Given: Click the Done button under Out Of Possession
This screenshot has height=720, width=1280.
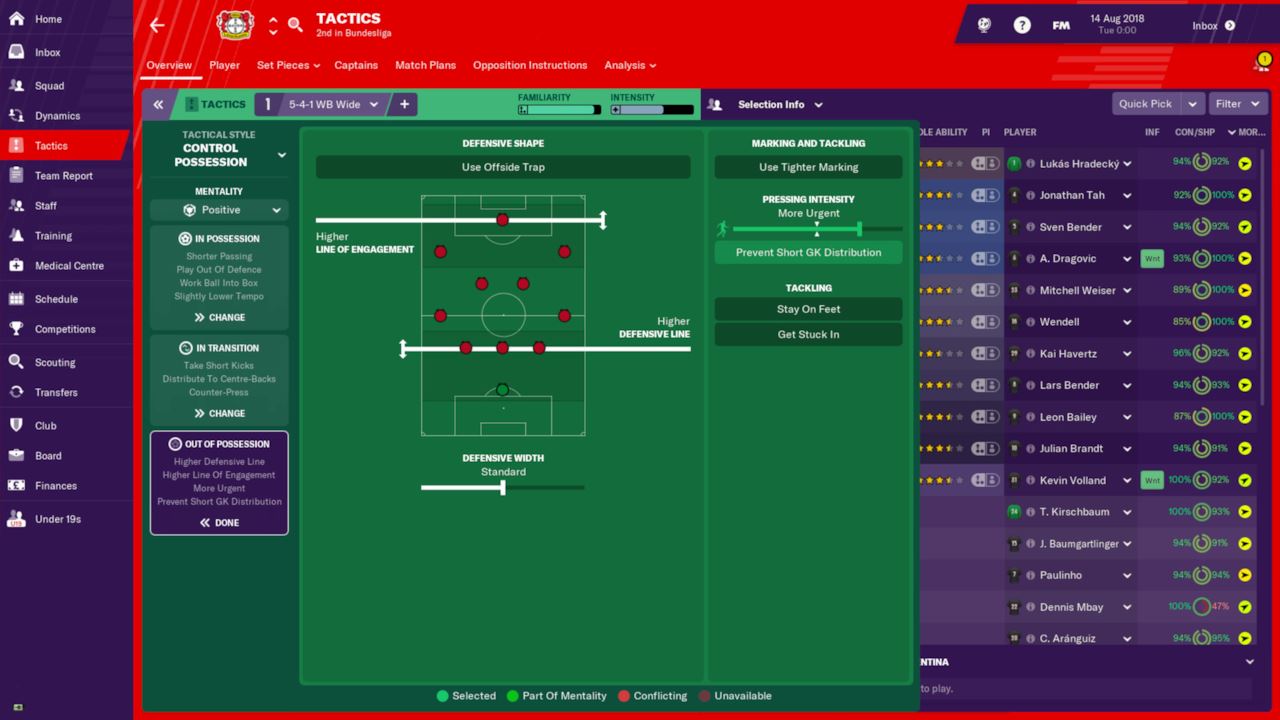Looking at the screenshot, I should (x=219, y=522).
